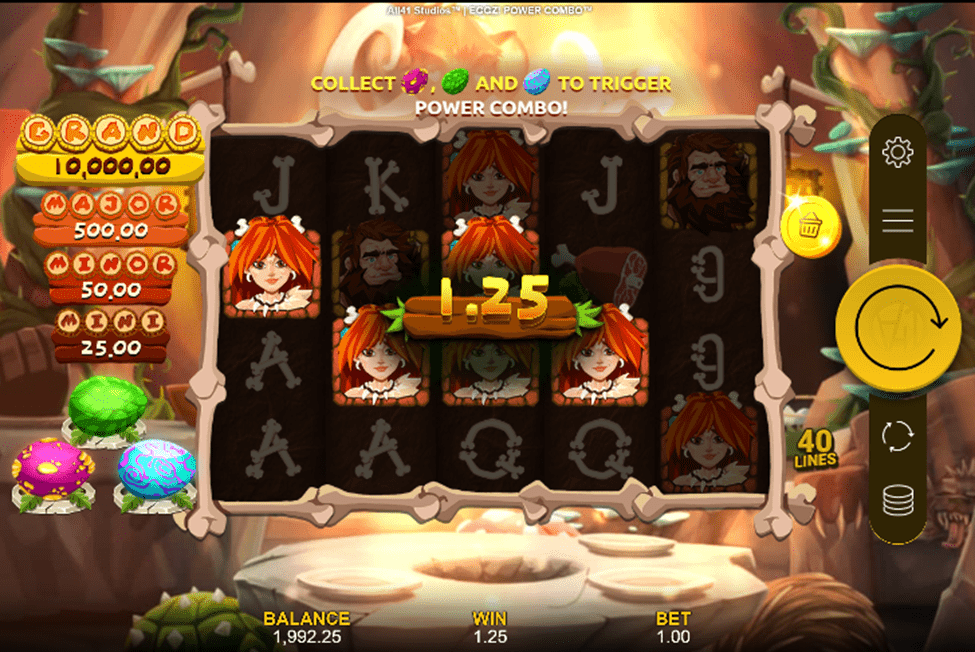The image size is (975, 652).
Task: Open bet options via coin stack icon
Action: pyautogui.click(x=898, y=500)
